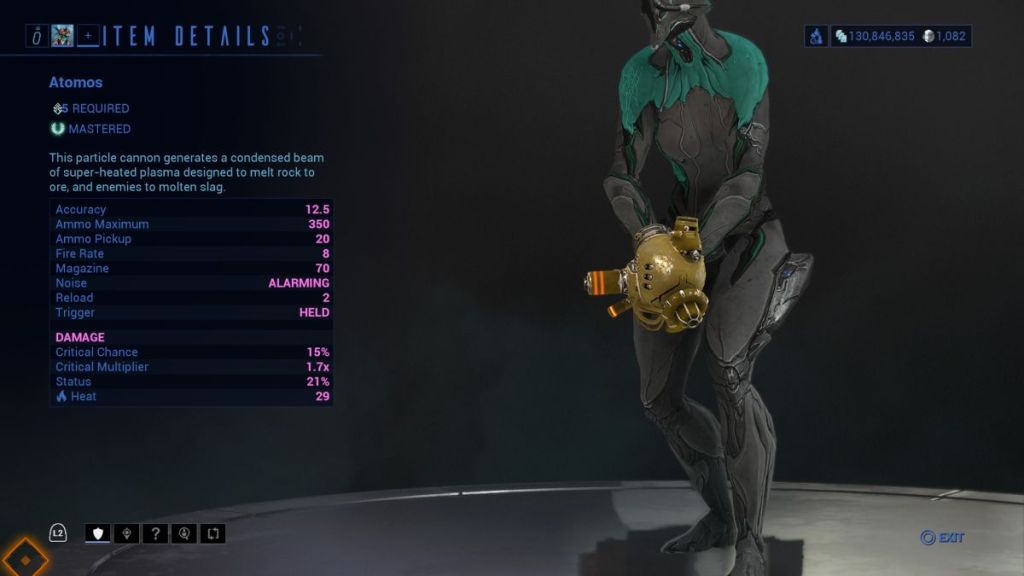1024x576 pixels.
Task: Click the plus button beside the avatar
Action: click(89, 37)
